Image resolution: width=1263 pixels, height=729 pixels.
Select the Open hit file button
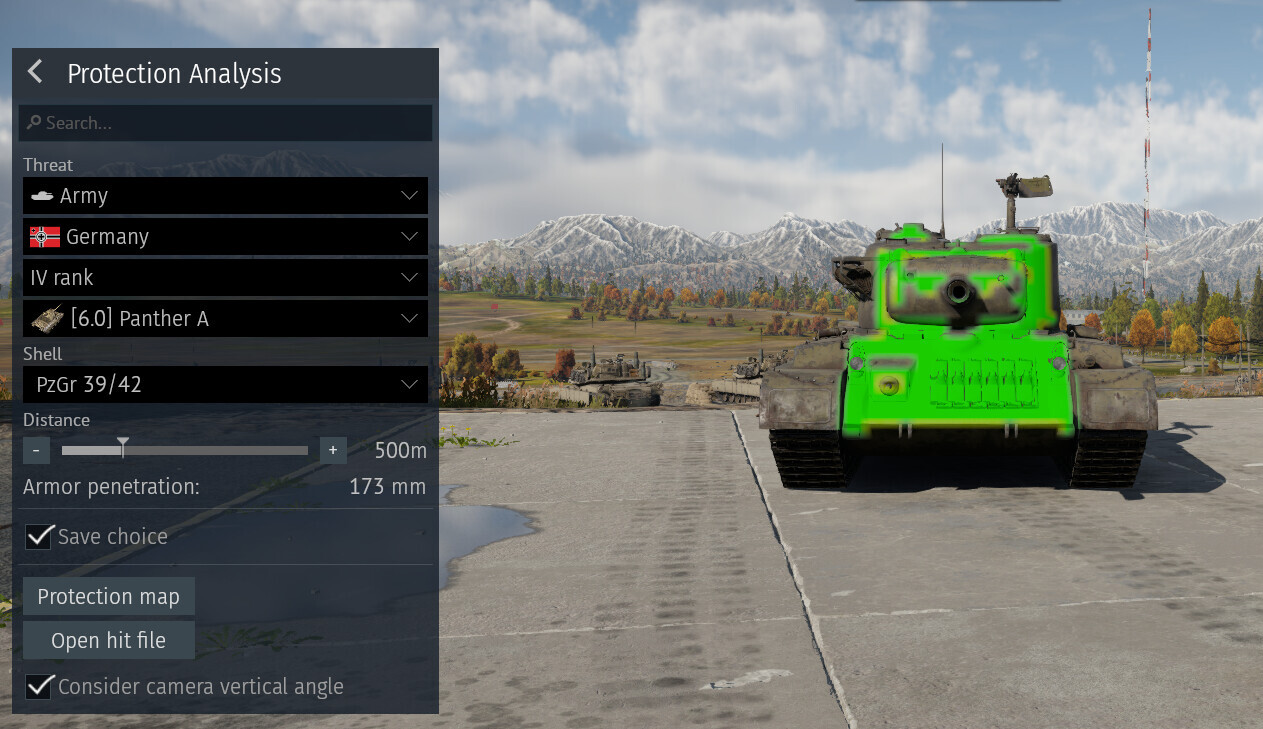coord(108,640)
